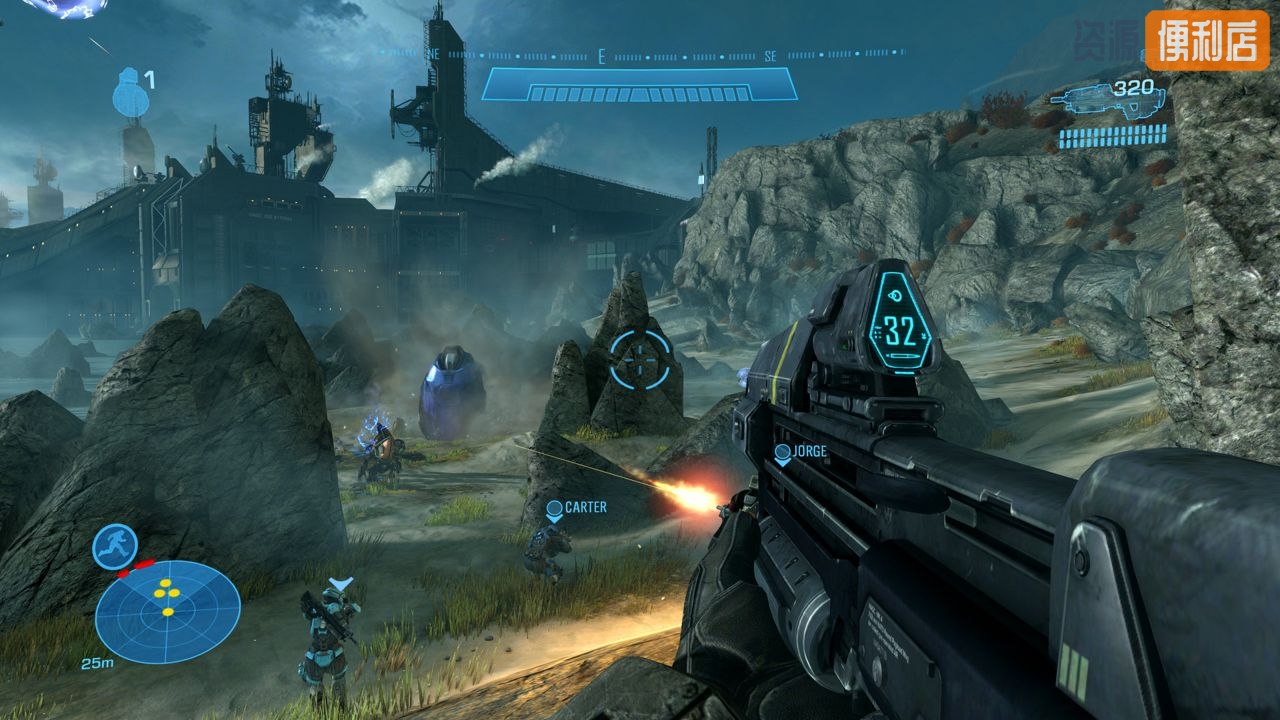Select the frag grenade icon
Screen dimensions: 1280x720
(x=129, y=93)
